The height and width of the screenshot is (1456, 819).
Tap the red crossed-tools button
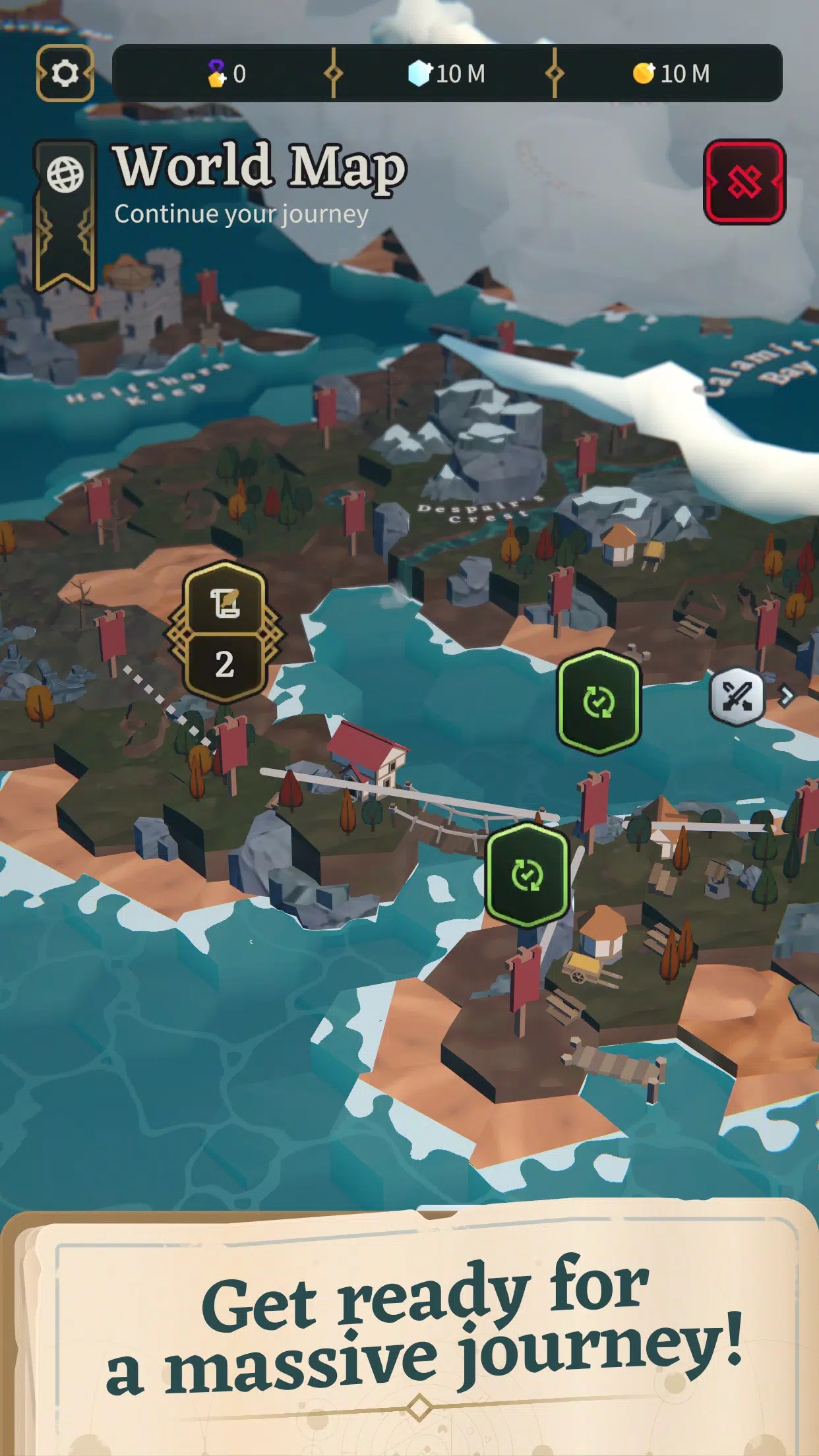tap(744, 182)
